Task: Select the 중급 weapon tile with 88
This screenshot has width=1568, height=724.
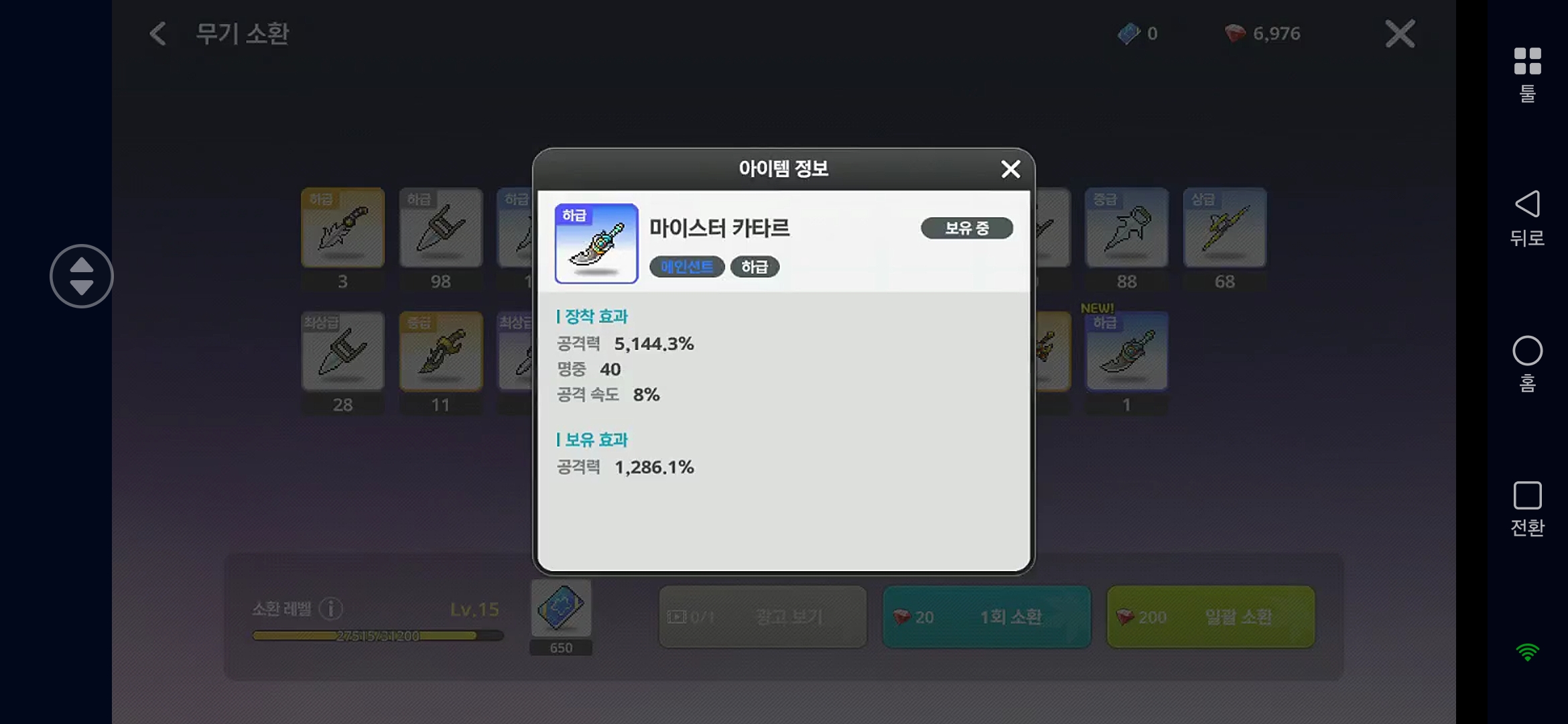Action: [1126, 228]
